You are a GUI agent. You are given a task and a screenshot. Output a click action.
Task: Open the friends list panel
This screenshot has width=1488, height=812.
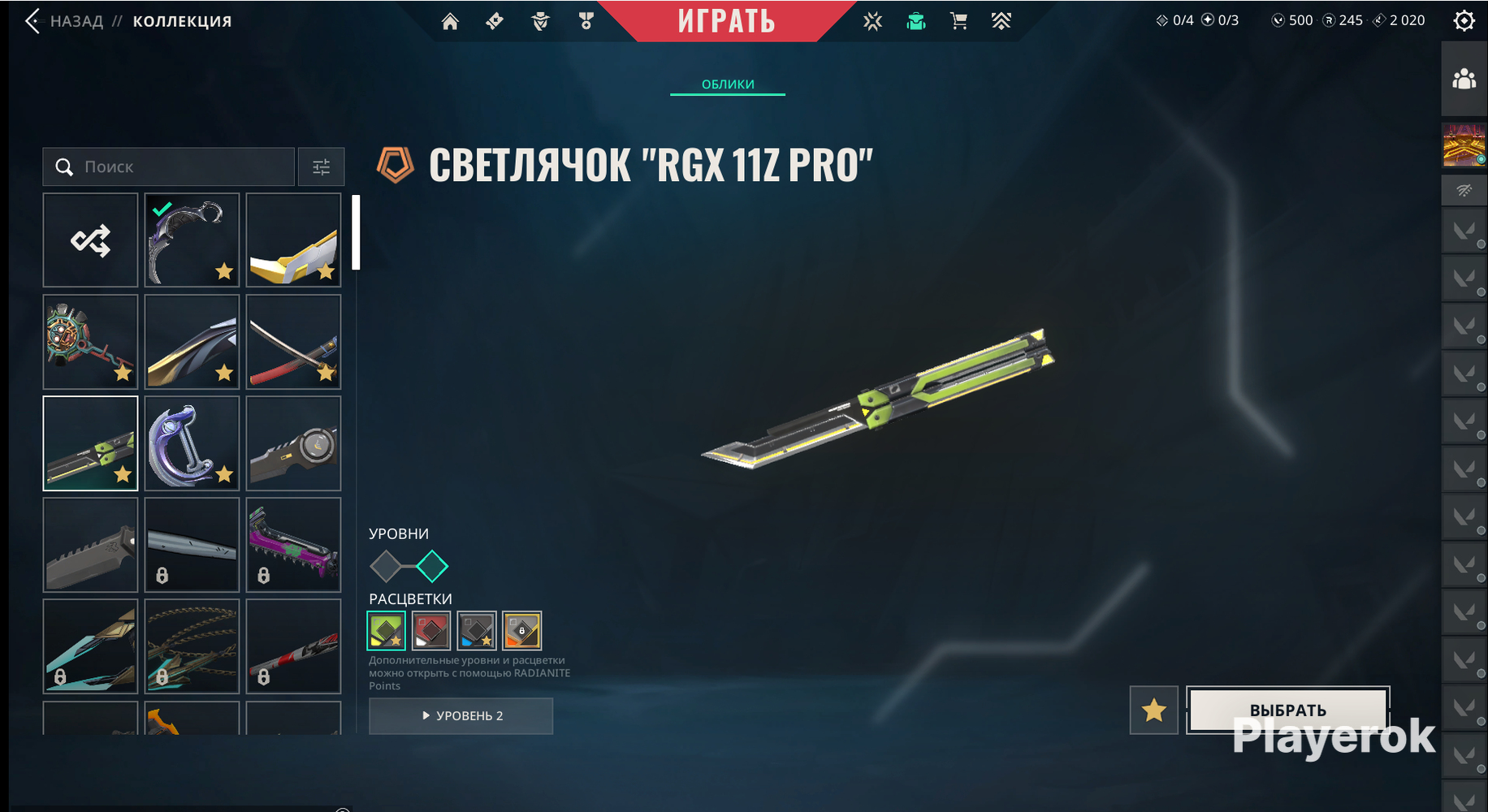coord(1464,80)
